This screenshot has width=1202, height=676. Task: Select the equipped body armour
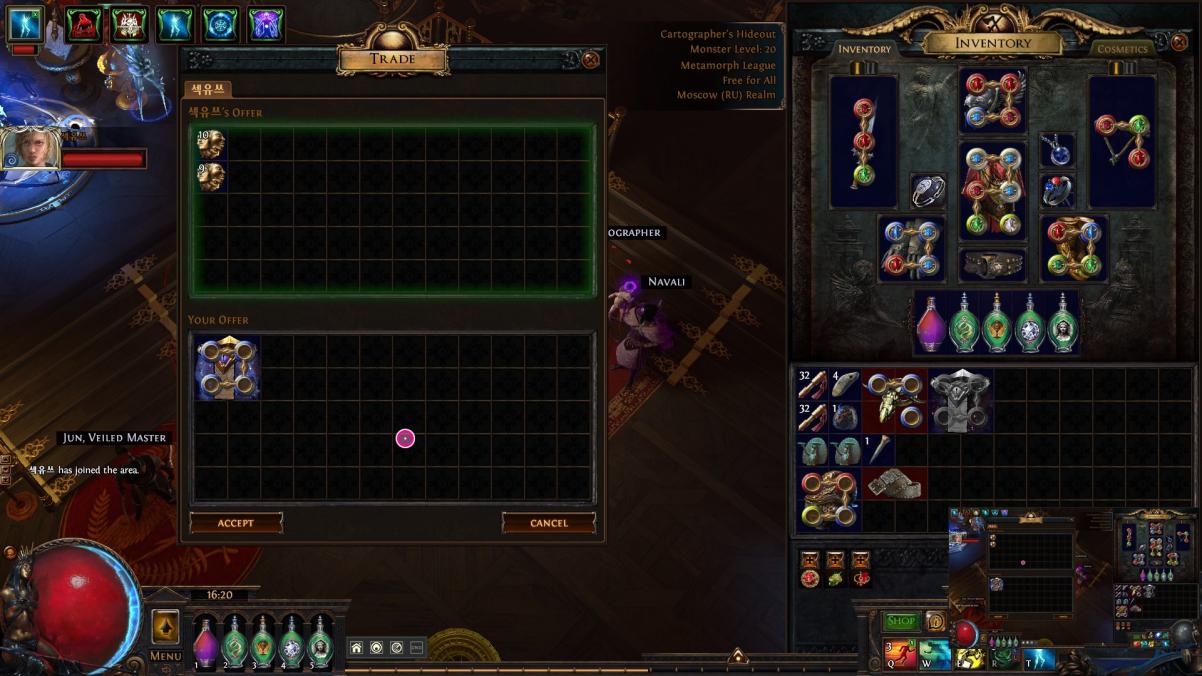[992, 190]
